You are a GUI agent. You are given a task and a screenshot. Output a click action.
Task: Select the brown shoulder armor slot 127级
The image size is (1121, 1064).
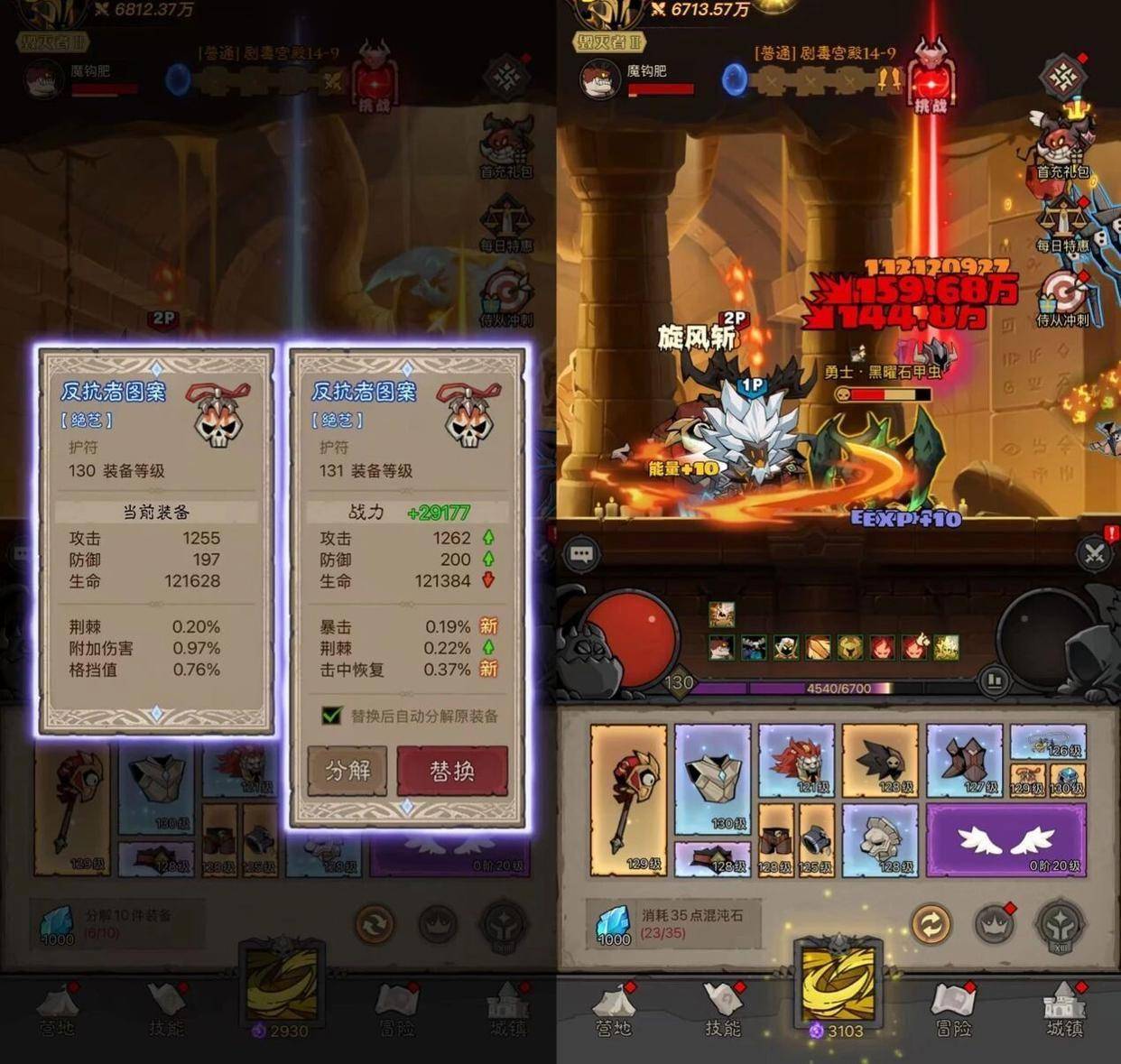tap(964, 760)
